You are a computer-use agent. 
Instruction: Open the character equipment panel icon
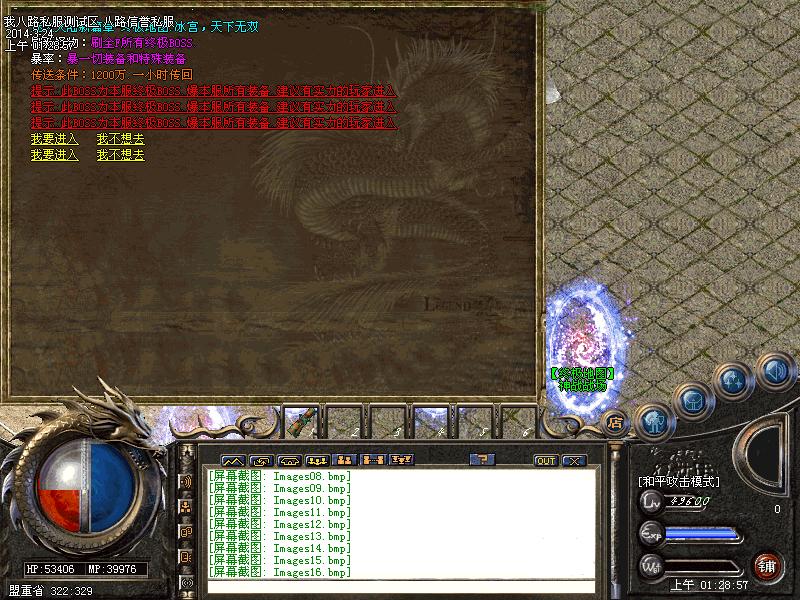[x=655, y=419]
